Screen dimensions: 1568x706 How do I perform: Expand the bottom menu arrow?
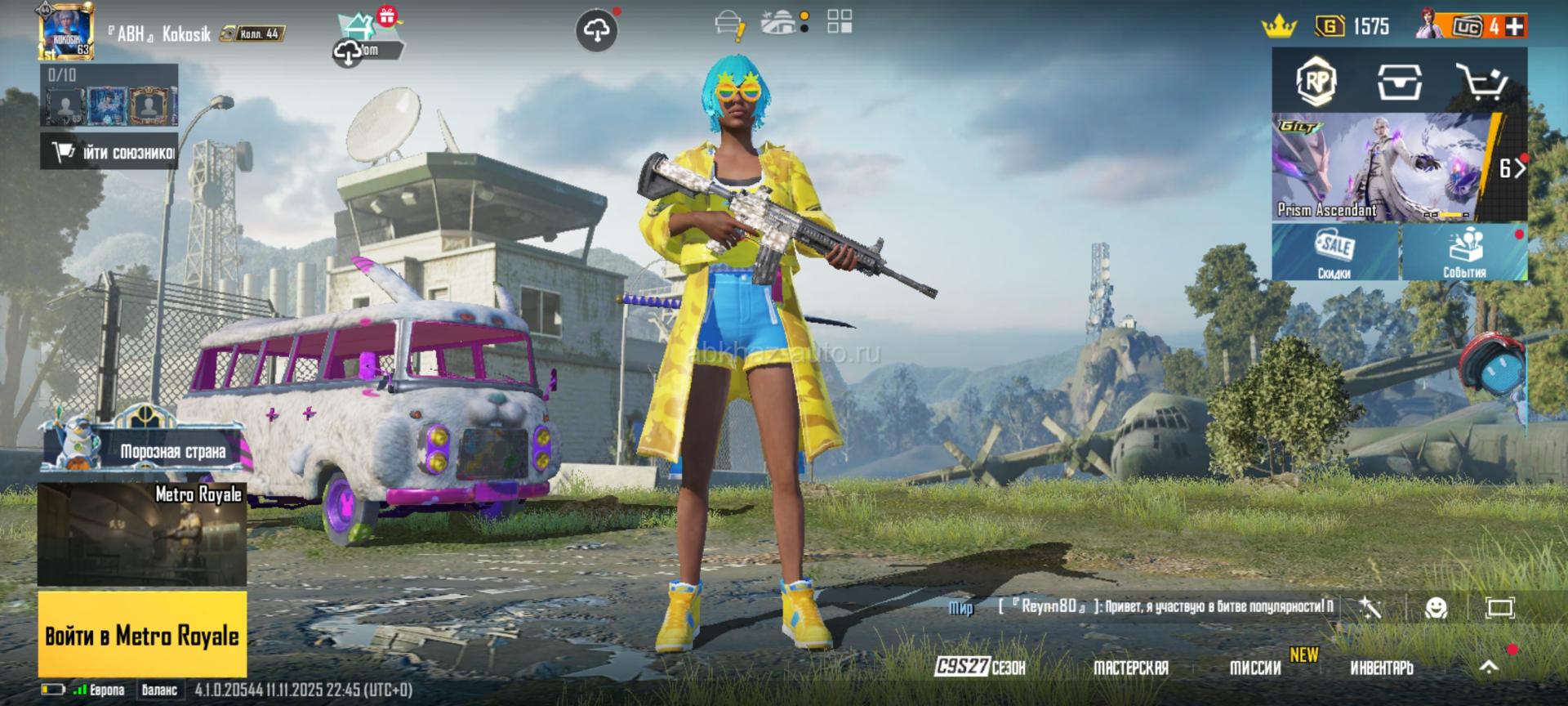coord(1489,667)
